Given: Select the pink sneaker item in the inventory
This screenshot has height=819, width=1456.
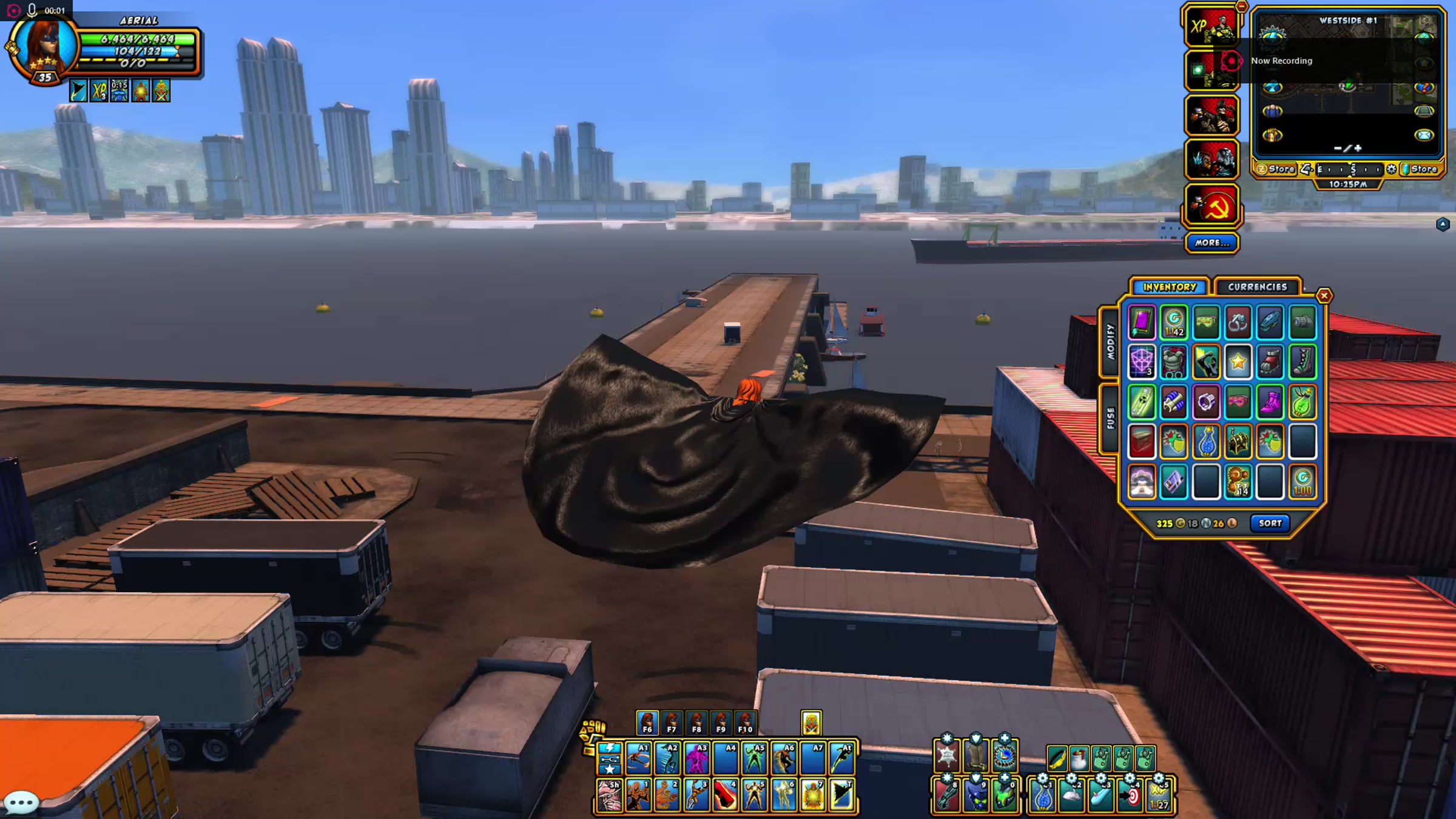Looking at the screenshot, I should point(1270,402).
